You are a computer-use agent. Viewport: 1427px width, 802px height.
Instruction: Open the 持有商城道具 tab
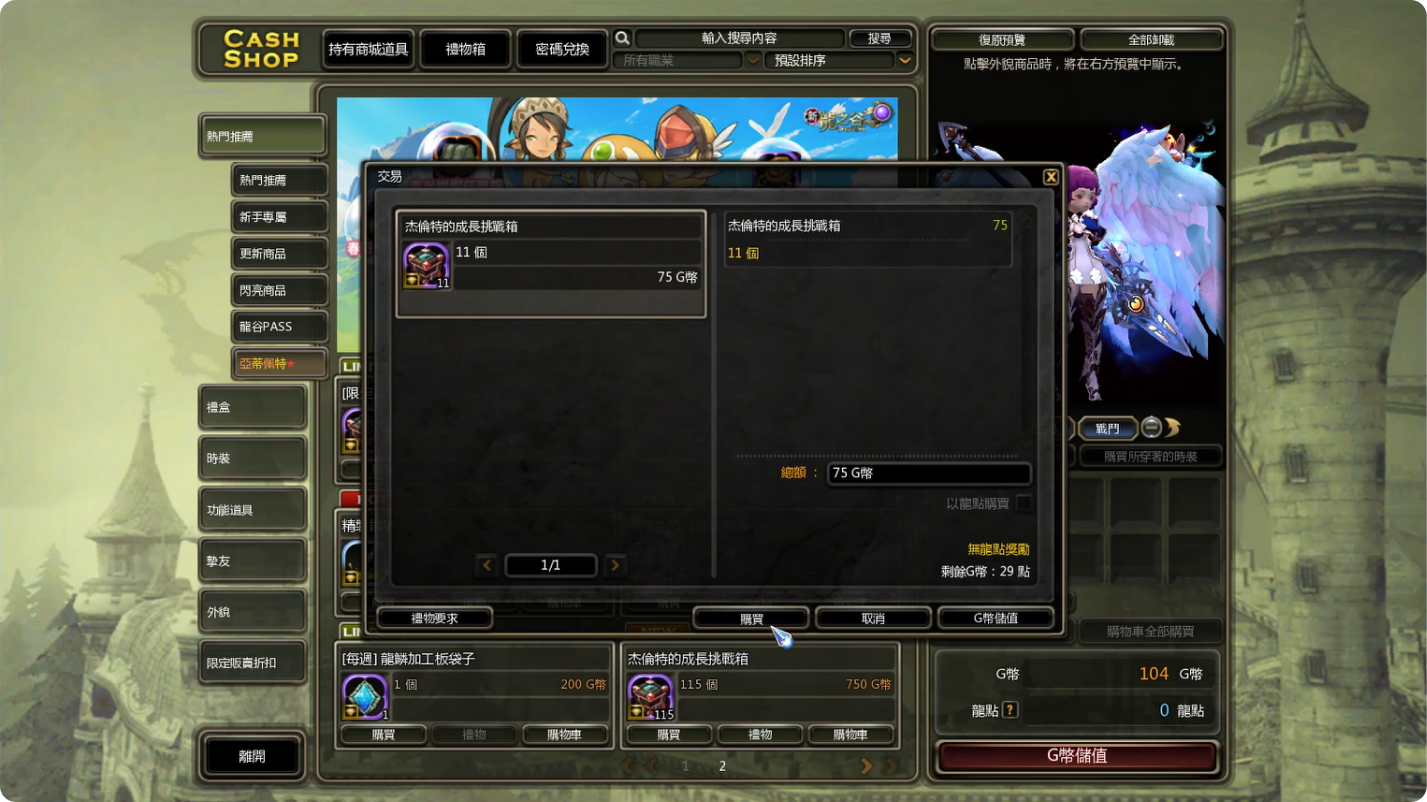pyautogui.click(x=368, y=49)
